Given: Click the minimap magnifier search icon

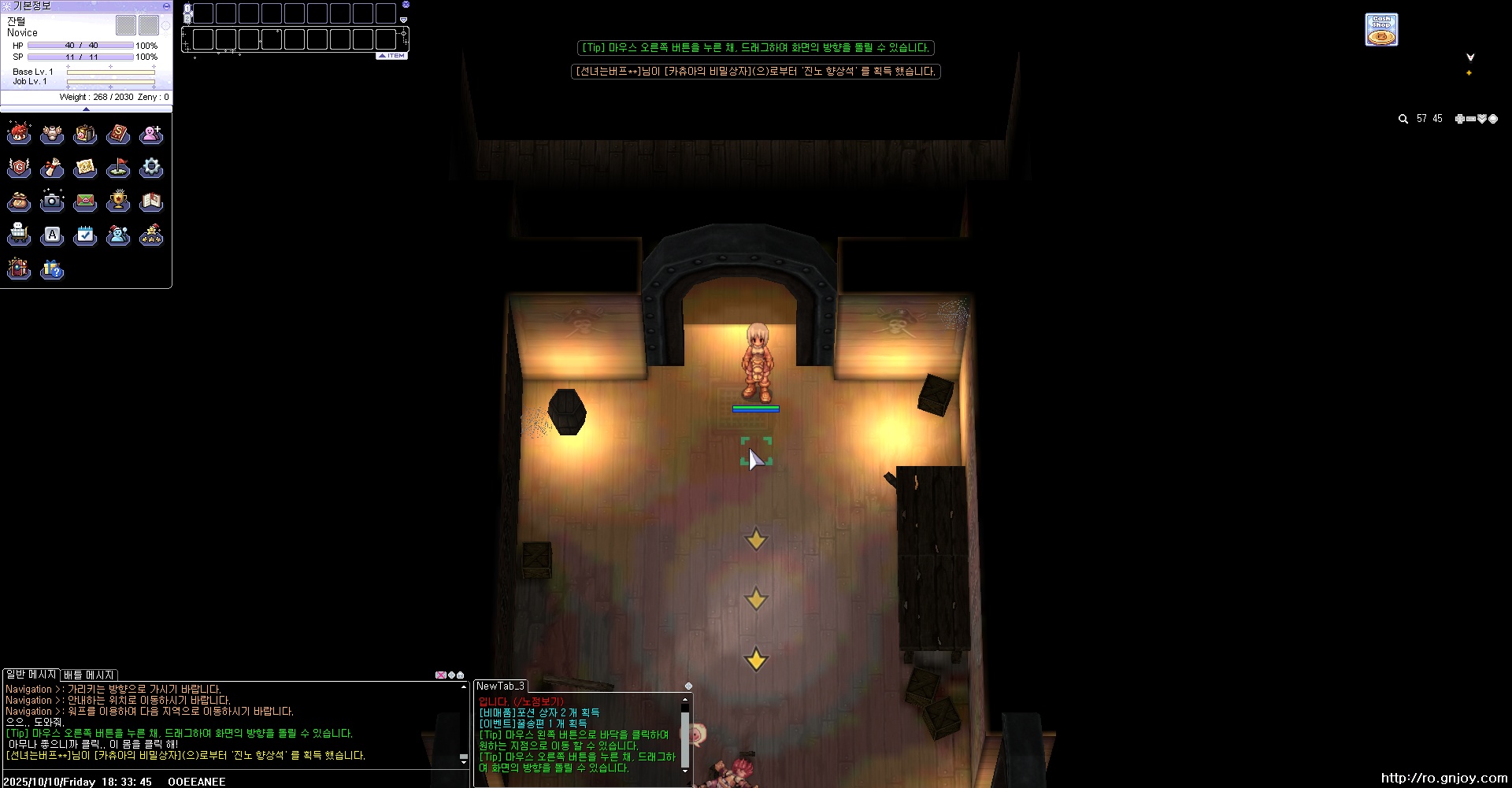Looking at the screenshot, I should click(x=1403, y=119).
